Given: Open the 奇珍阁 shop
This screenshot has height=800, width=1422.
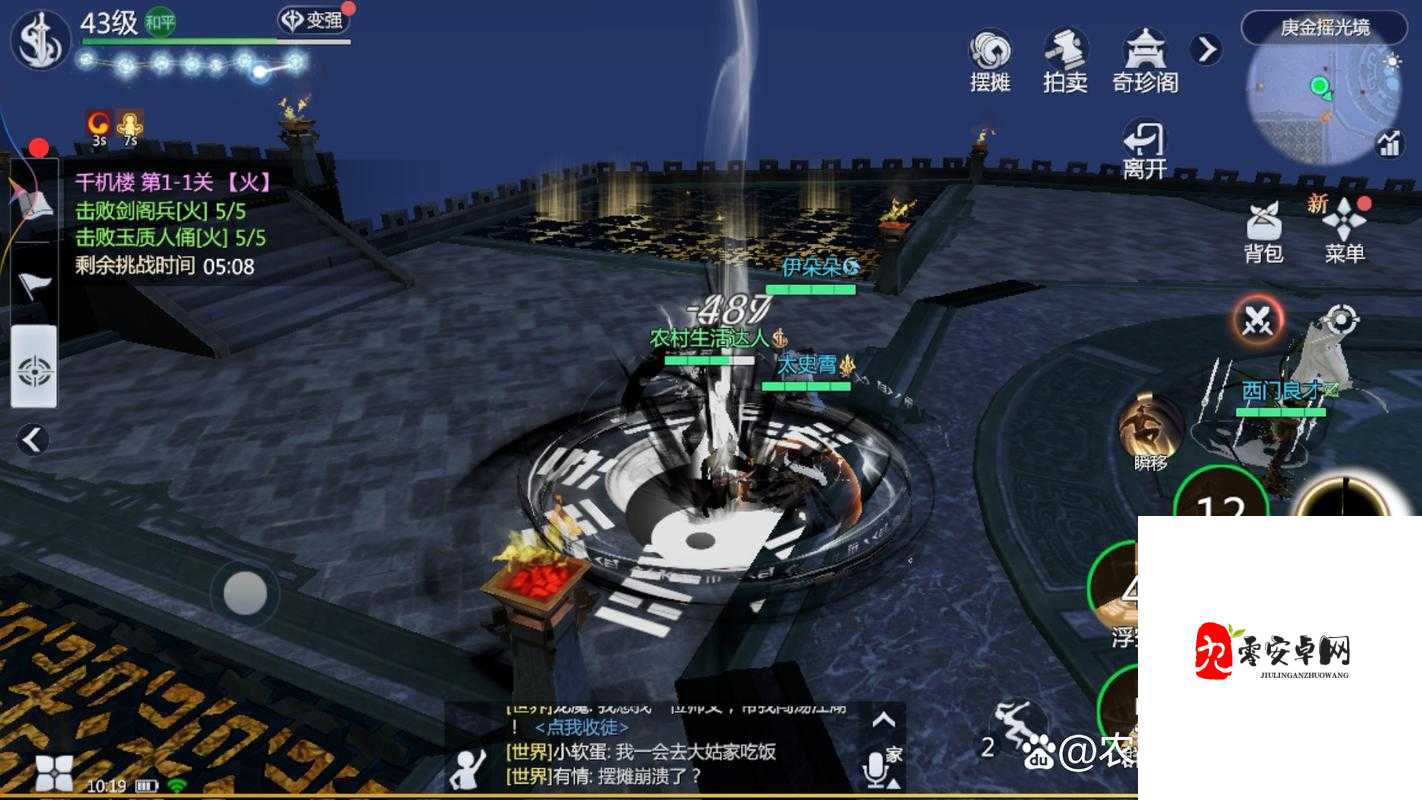Looking at the screenshot, I should pos(1145,60).
